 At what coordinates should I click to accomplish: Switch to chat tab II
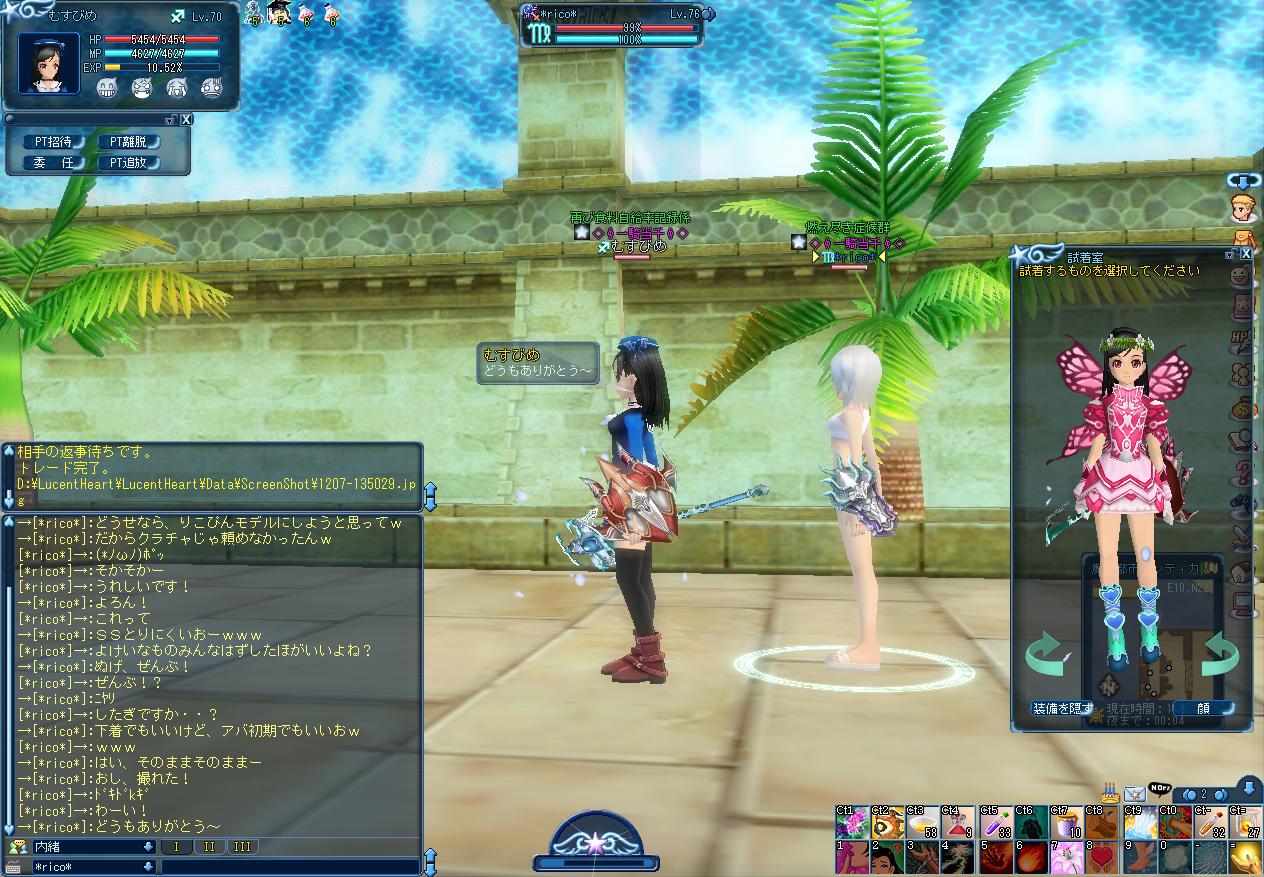point(208,847)
